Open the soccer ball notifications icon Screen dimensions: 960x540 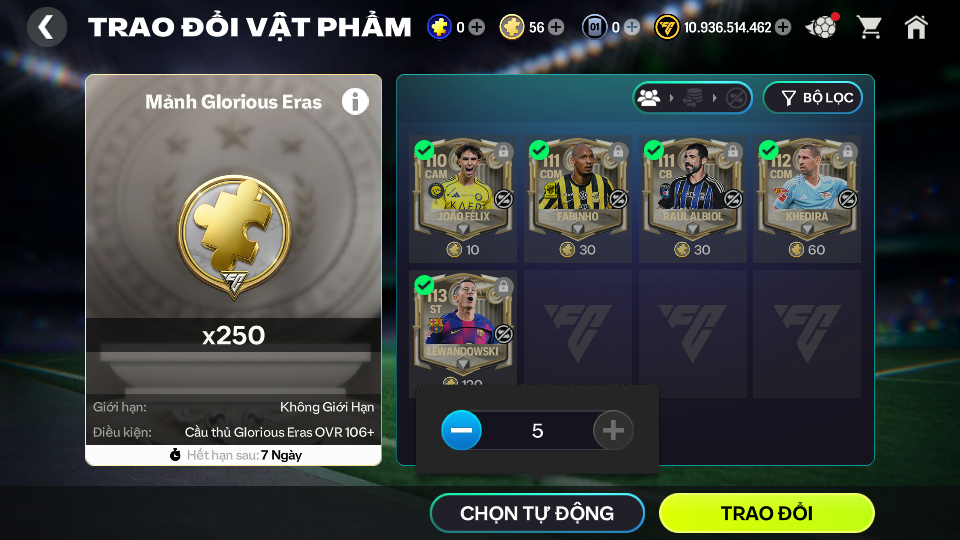(x=821, y=27)
